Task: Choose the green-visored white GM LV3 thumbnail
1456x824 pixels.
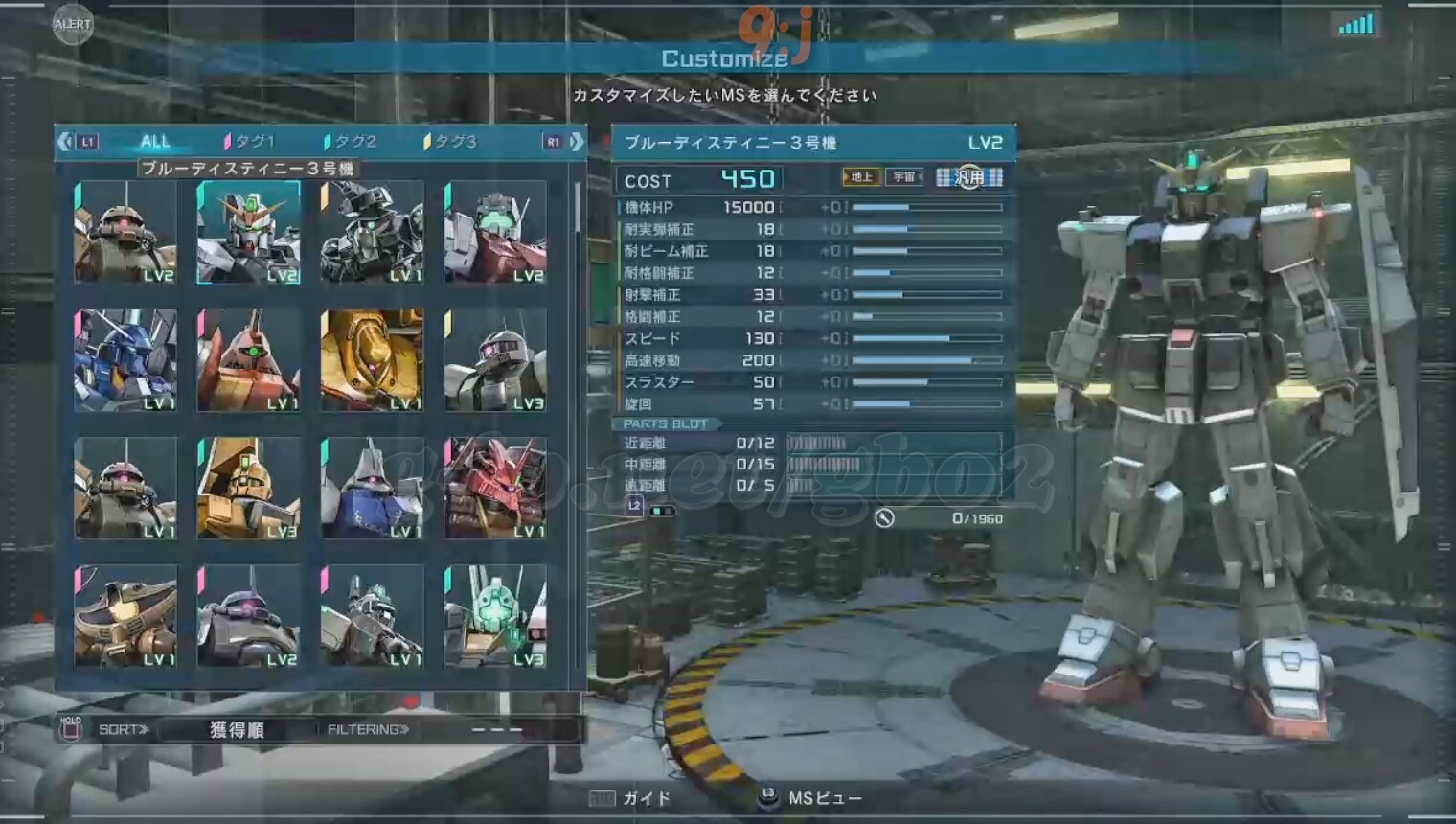Action: [495, 616]
